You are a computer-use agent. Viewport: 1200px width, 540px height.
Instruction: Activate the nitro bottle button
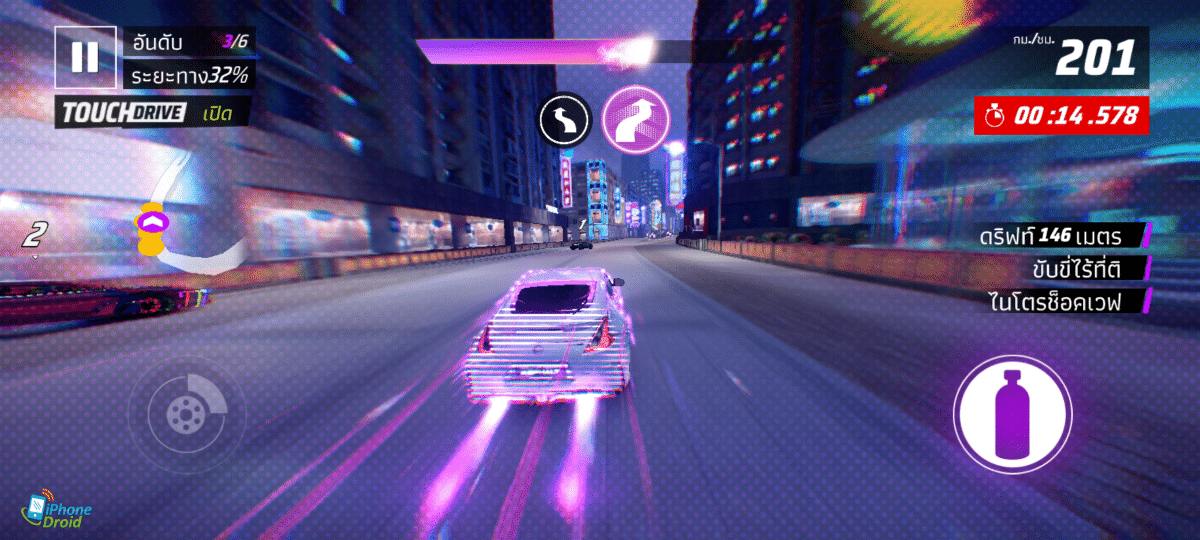coord(1012,413)
